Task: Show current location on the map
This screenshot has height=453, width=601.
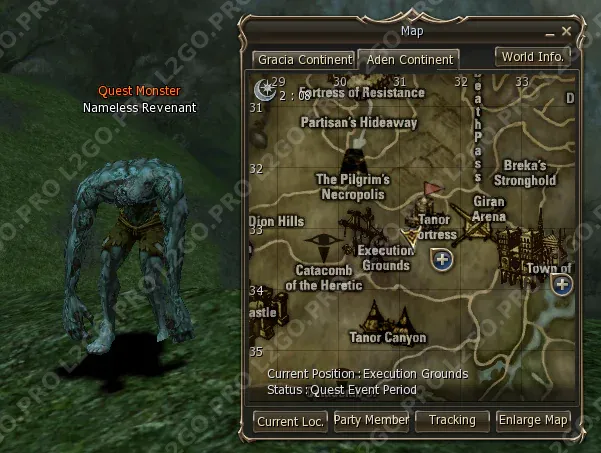Action: [x=290, y=421]
